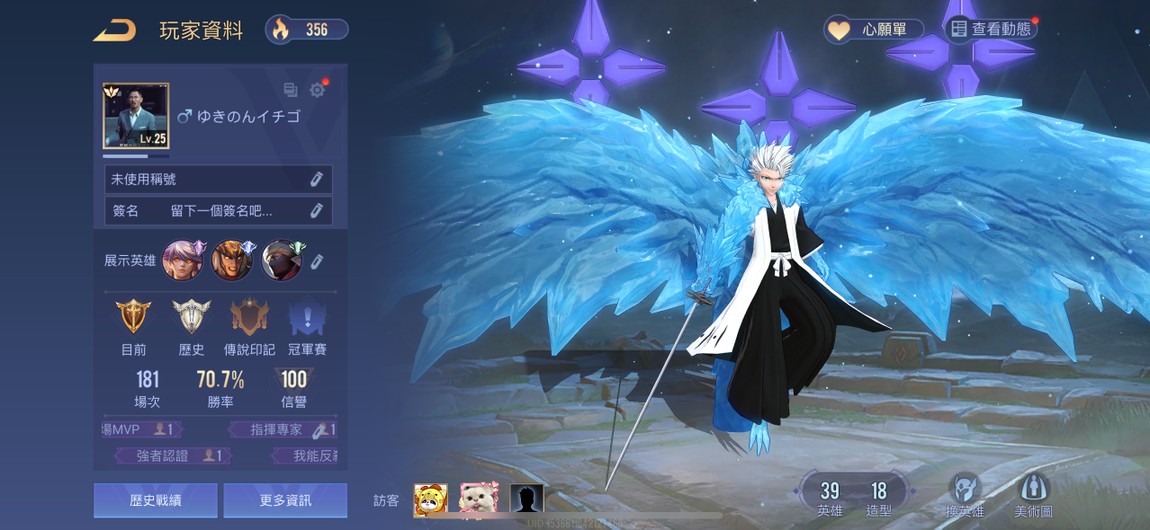Edit the 展示英雄 showcase heroes with pencil
Screen dimensions: 1150x530
pos(317,261)
